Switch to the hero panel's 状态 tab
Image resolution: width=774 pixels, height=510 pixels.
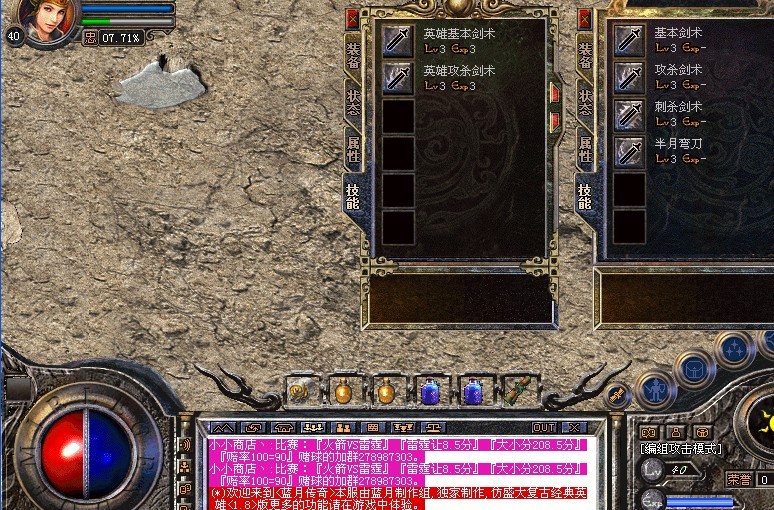(x=353, y=102)
